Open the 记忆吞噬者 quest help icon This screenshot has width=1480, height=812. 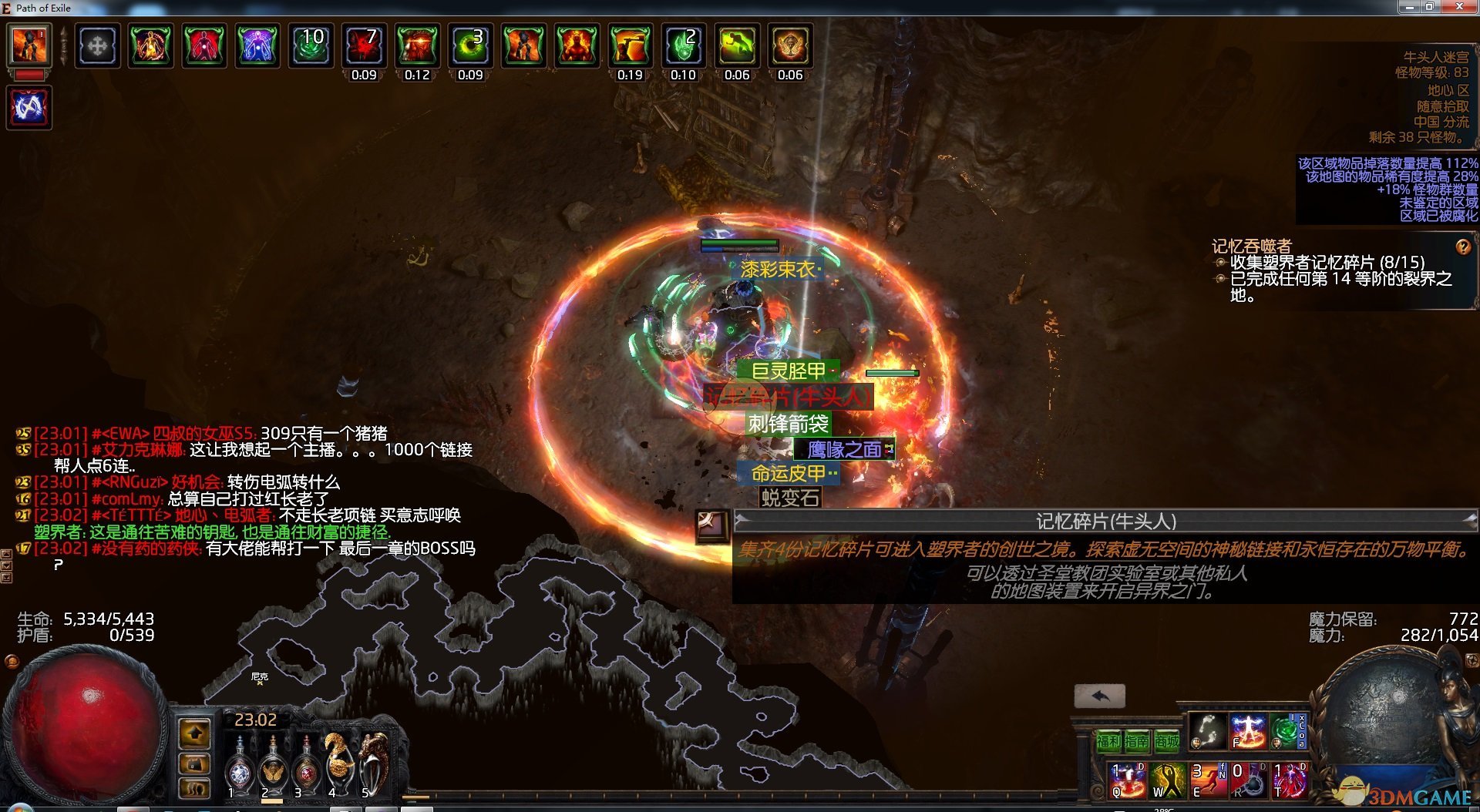pyautogui.click(x=1462, y=247)
